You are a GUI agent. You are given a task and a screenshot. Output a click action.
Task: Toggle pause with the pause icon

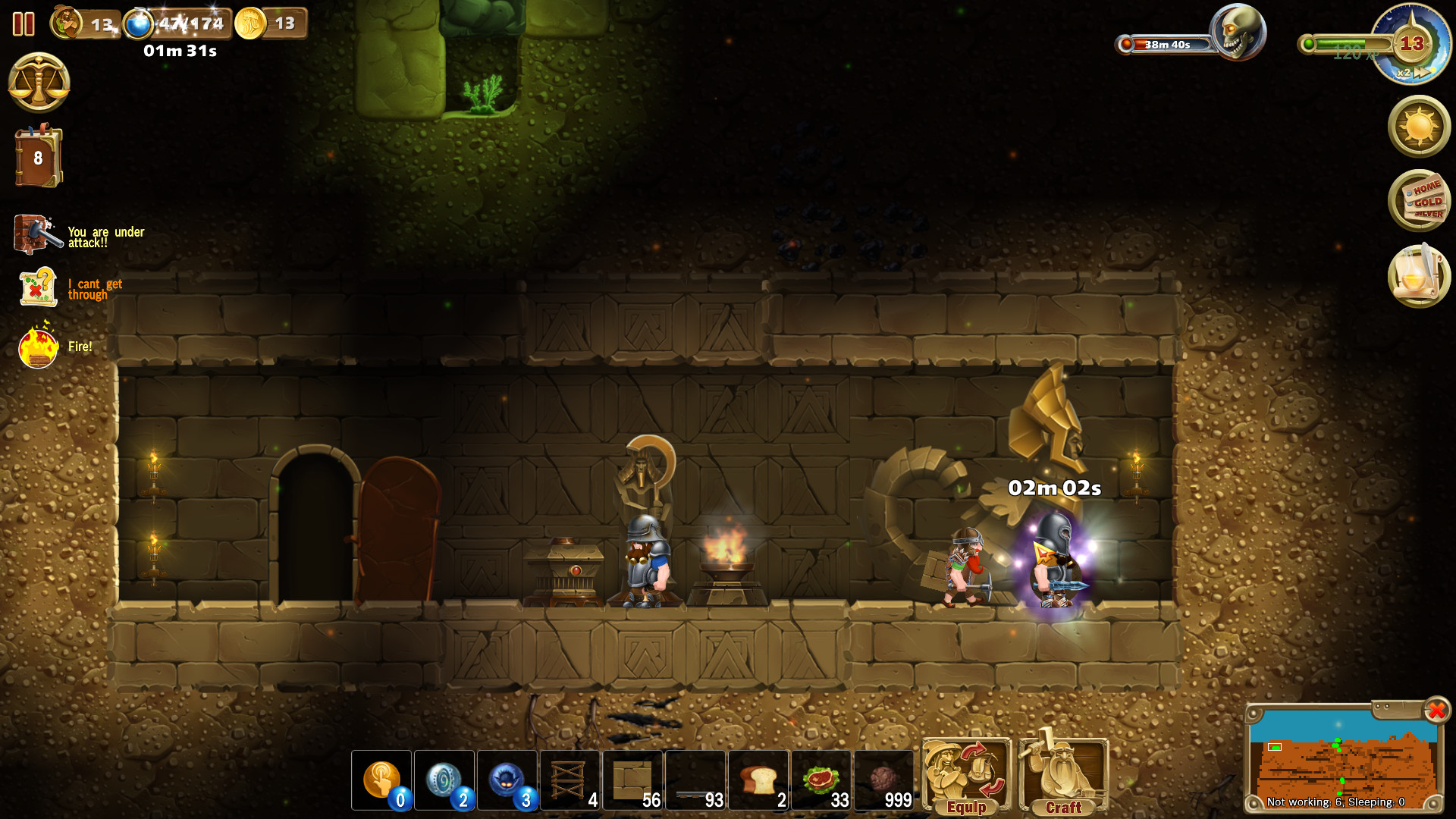pyautogui.click(x=23, y=24)
